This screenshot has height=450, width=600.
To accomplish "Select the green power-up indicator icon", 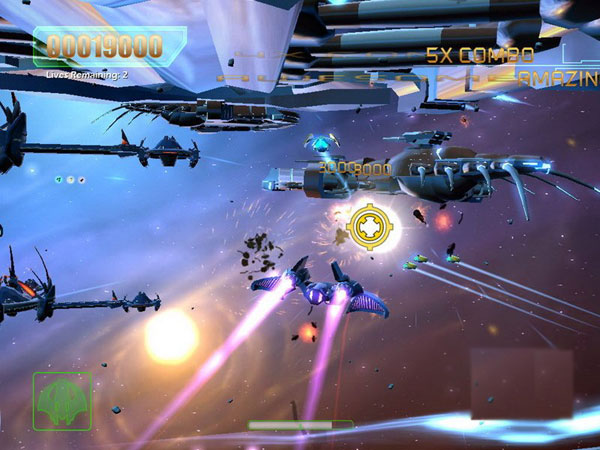I will [x=59, y=180].
